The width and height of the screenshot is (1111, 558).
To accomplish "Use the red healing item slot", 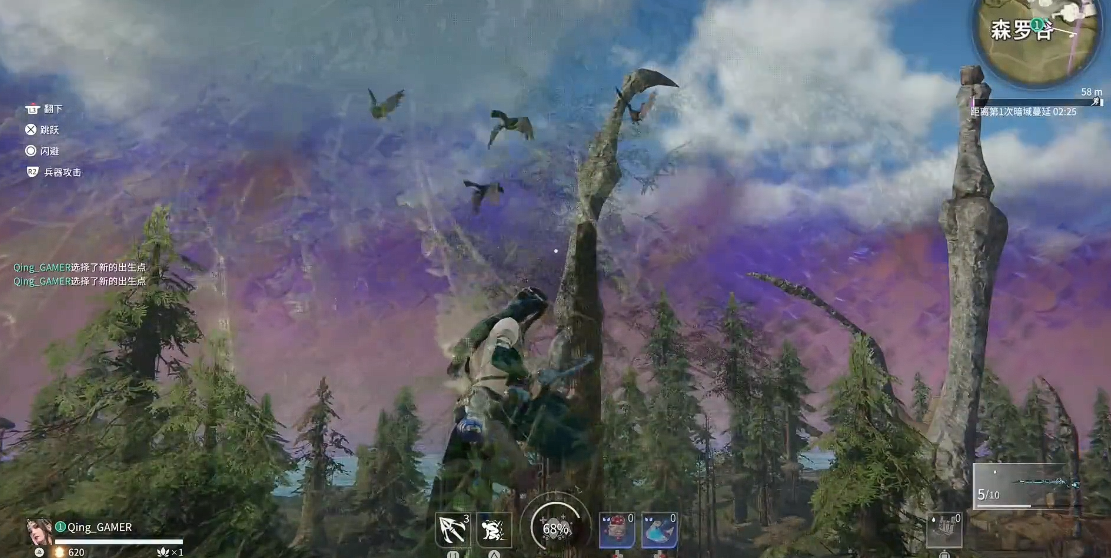I will pyautogui.click(x=615, y=529).
